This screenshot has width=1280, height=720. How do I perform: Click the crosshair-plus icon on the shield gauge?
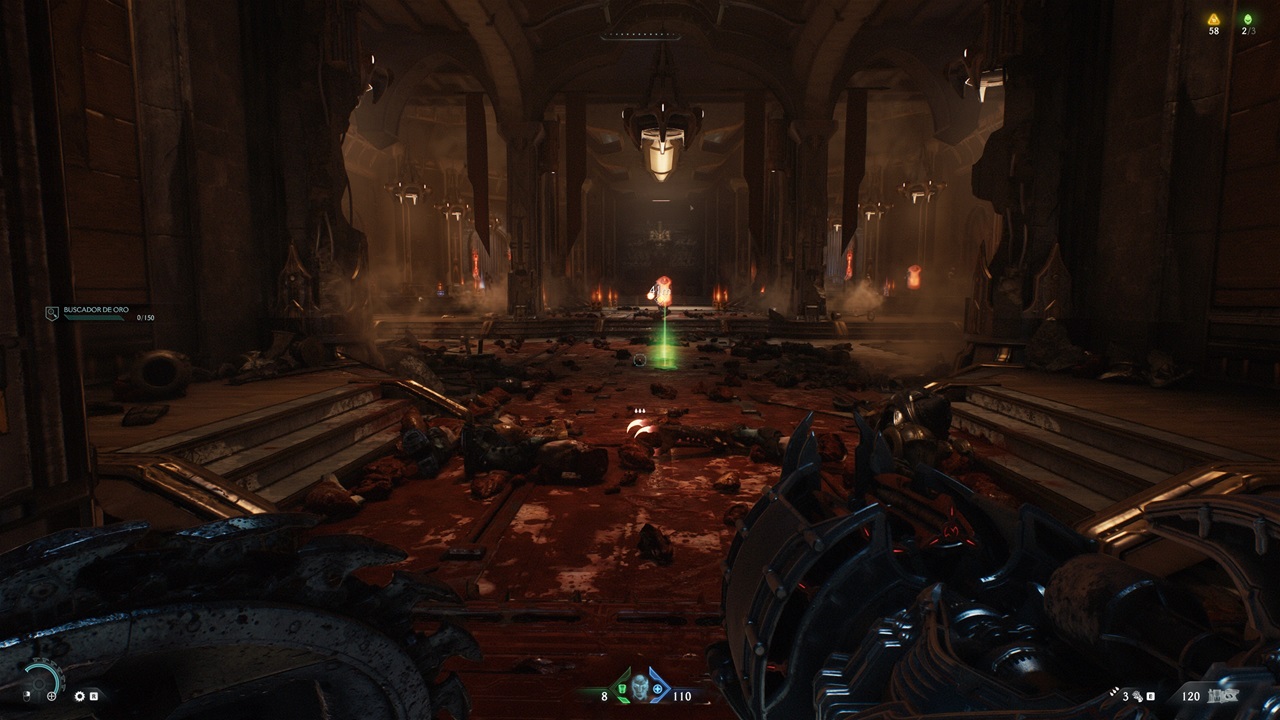click(51, 696)
